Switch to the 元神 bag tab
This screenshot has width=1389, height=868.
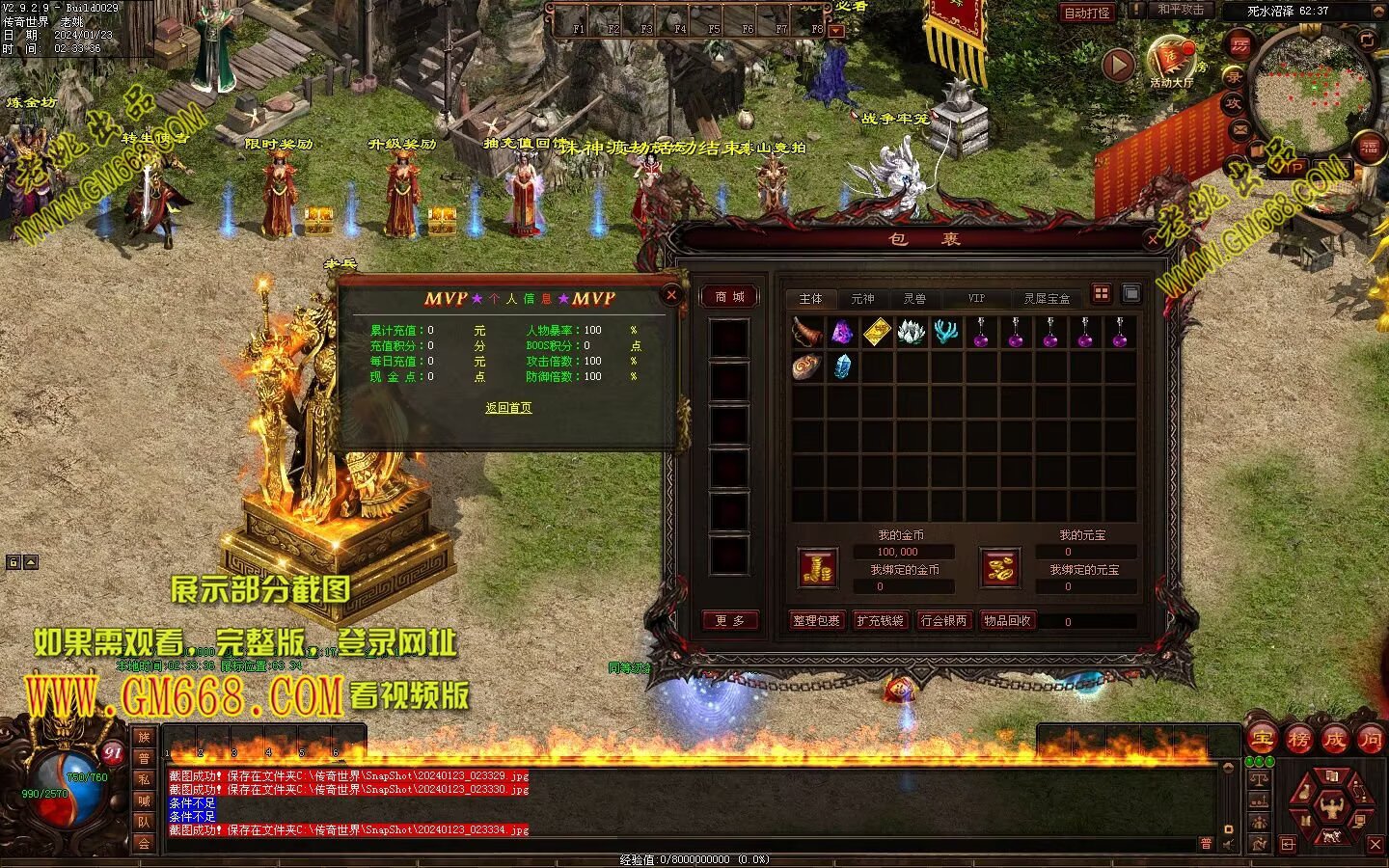tap(862, 299)
